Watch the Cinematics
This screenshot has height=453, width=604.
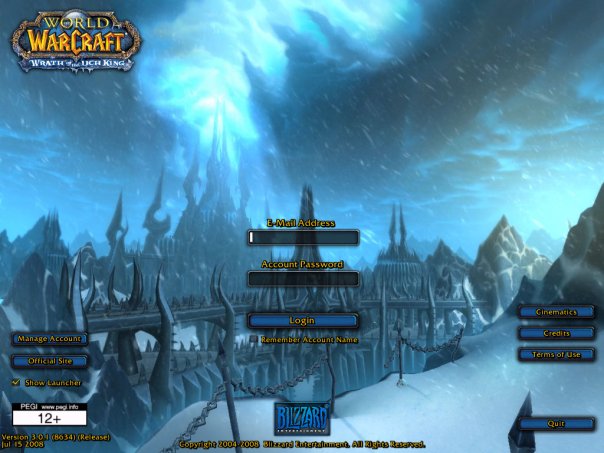point(556,312)
